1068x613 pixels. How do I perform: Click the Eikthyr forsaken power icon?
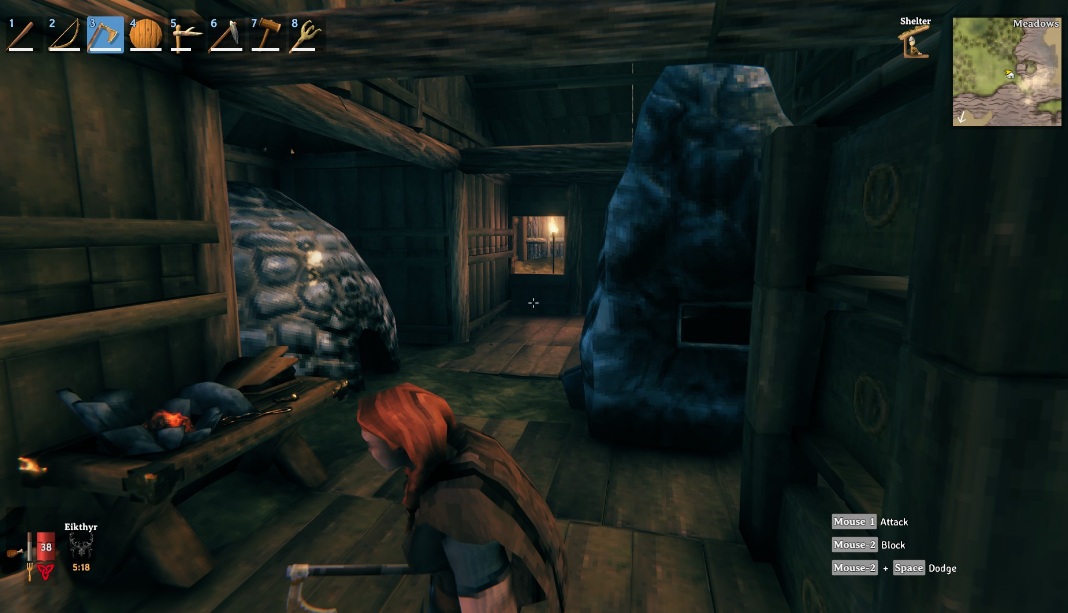(81, 546)
